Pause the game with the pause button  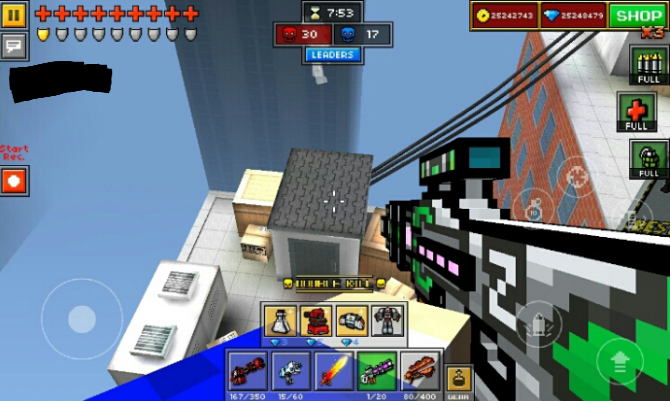pyautogui.click(x=15, y=14)
